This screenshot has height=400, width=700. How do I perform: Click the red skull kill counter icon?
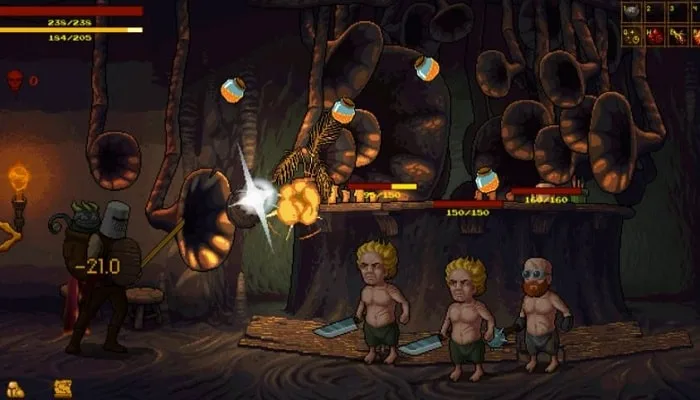[x=15, y=79]
